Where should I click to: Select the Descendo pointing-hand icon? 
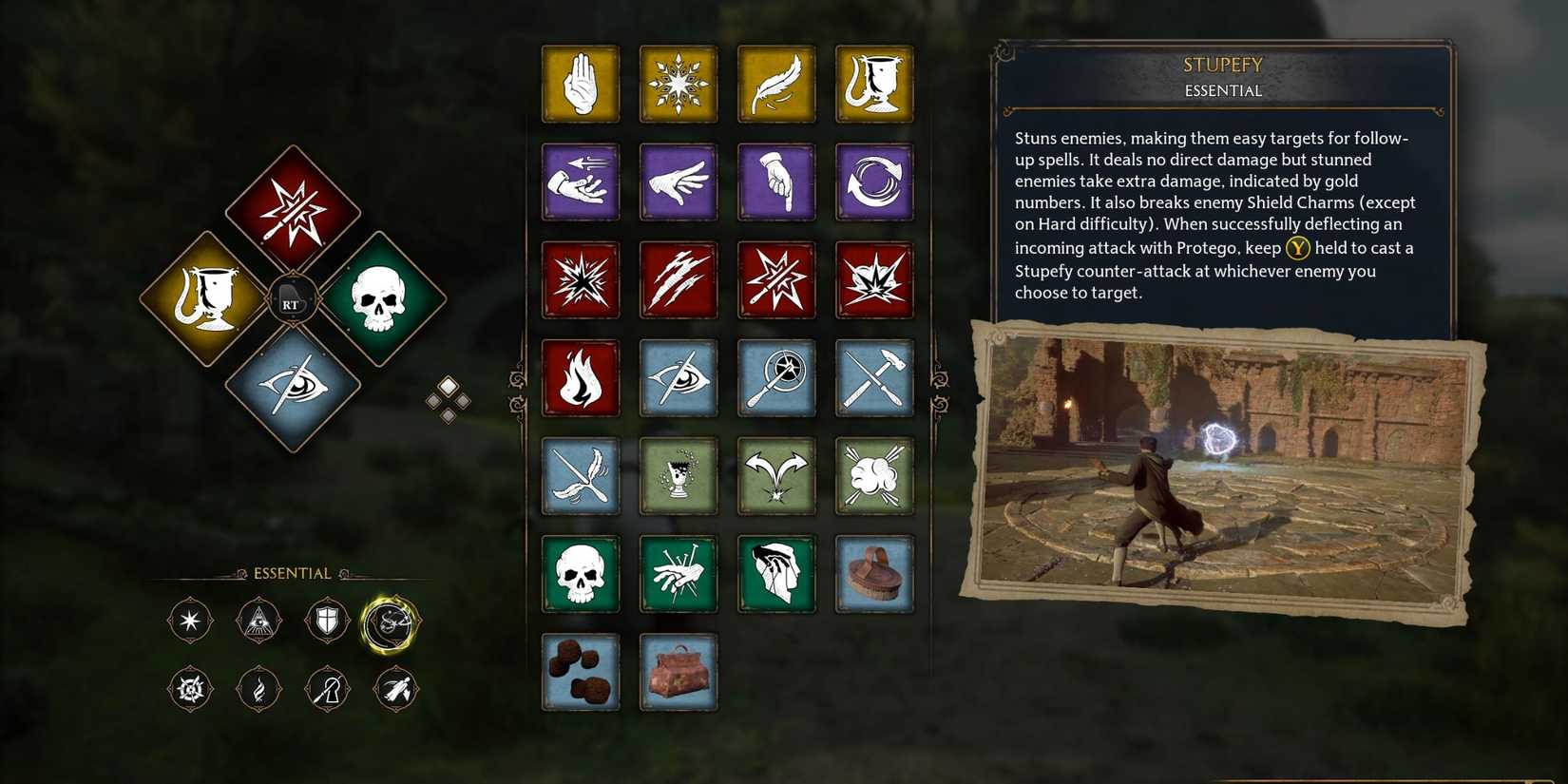coord(776,182)
